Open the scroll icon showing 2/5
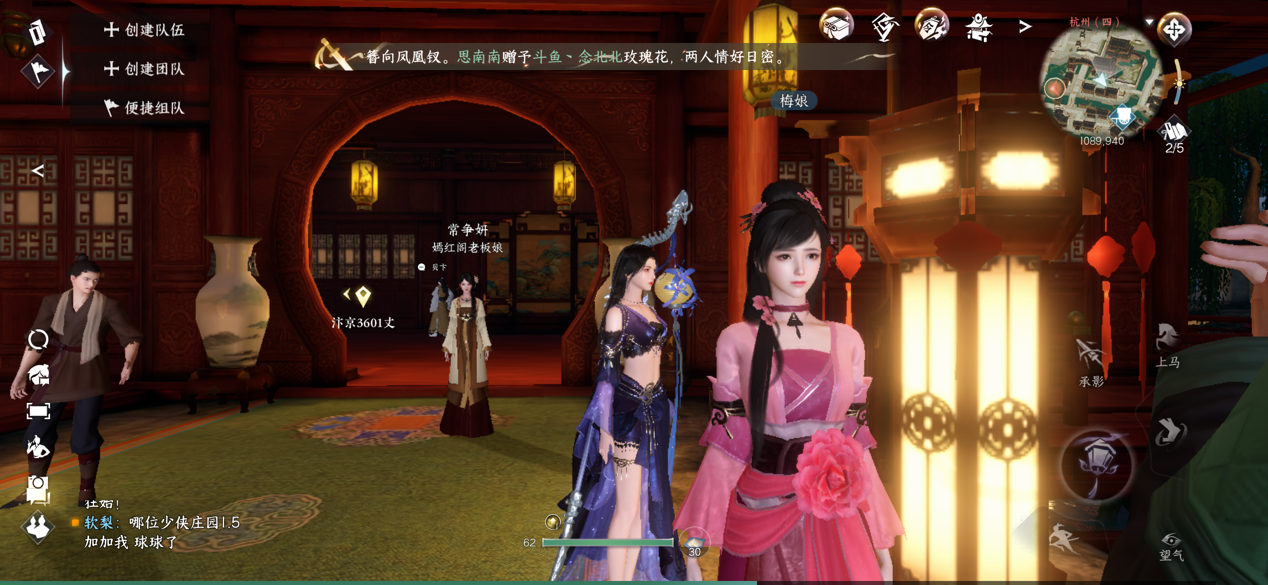 pyautogui.click(x=1174, y=134)
